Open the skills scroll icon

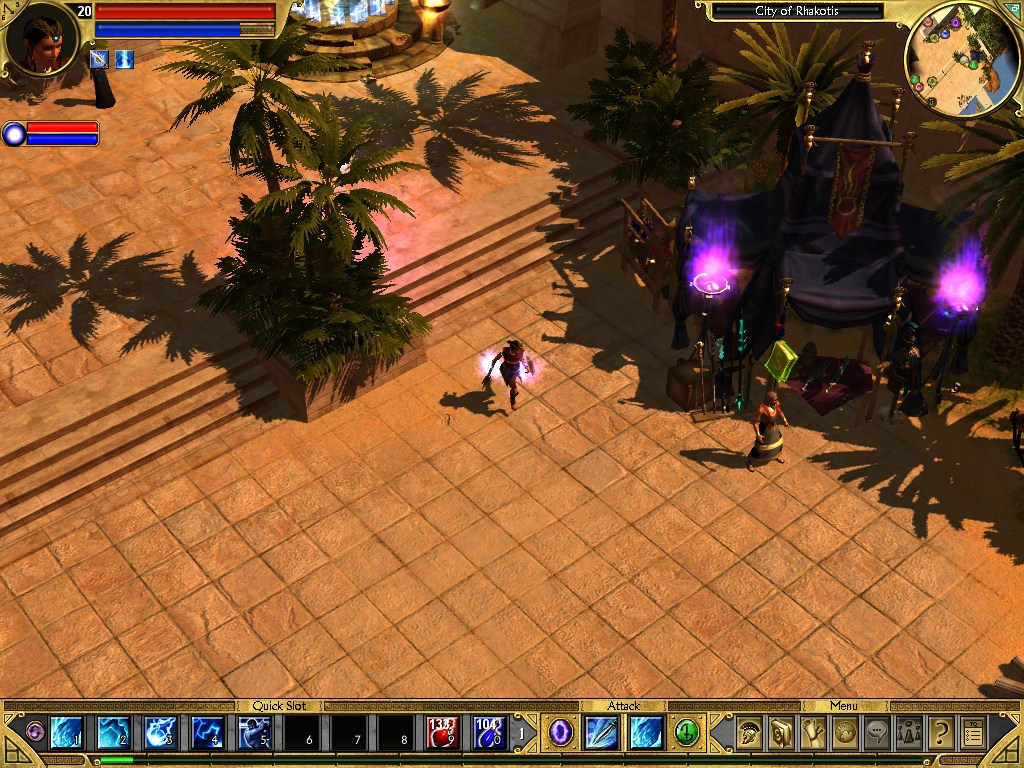coord(813,734)
